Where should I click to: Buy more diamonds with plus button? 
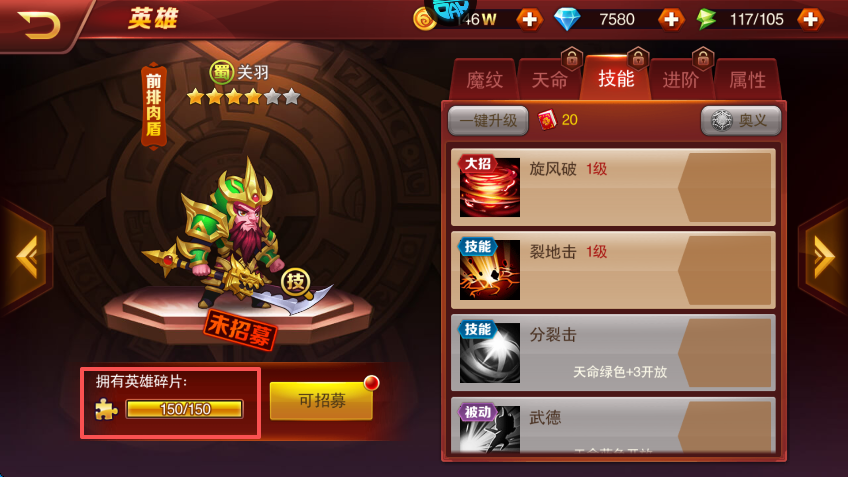pos(670,19)
